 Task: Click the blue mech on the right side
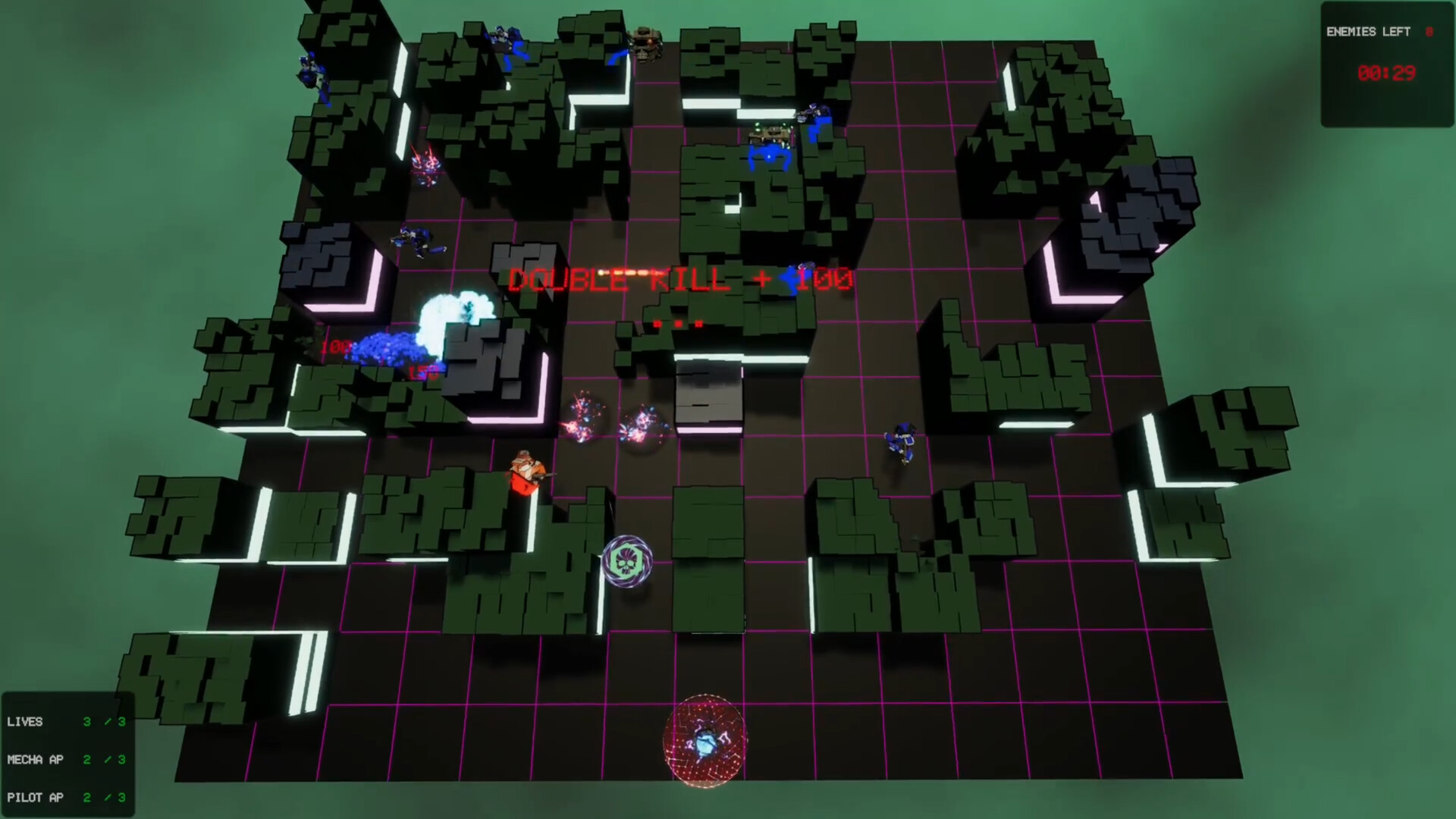[902, 444]
